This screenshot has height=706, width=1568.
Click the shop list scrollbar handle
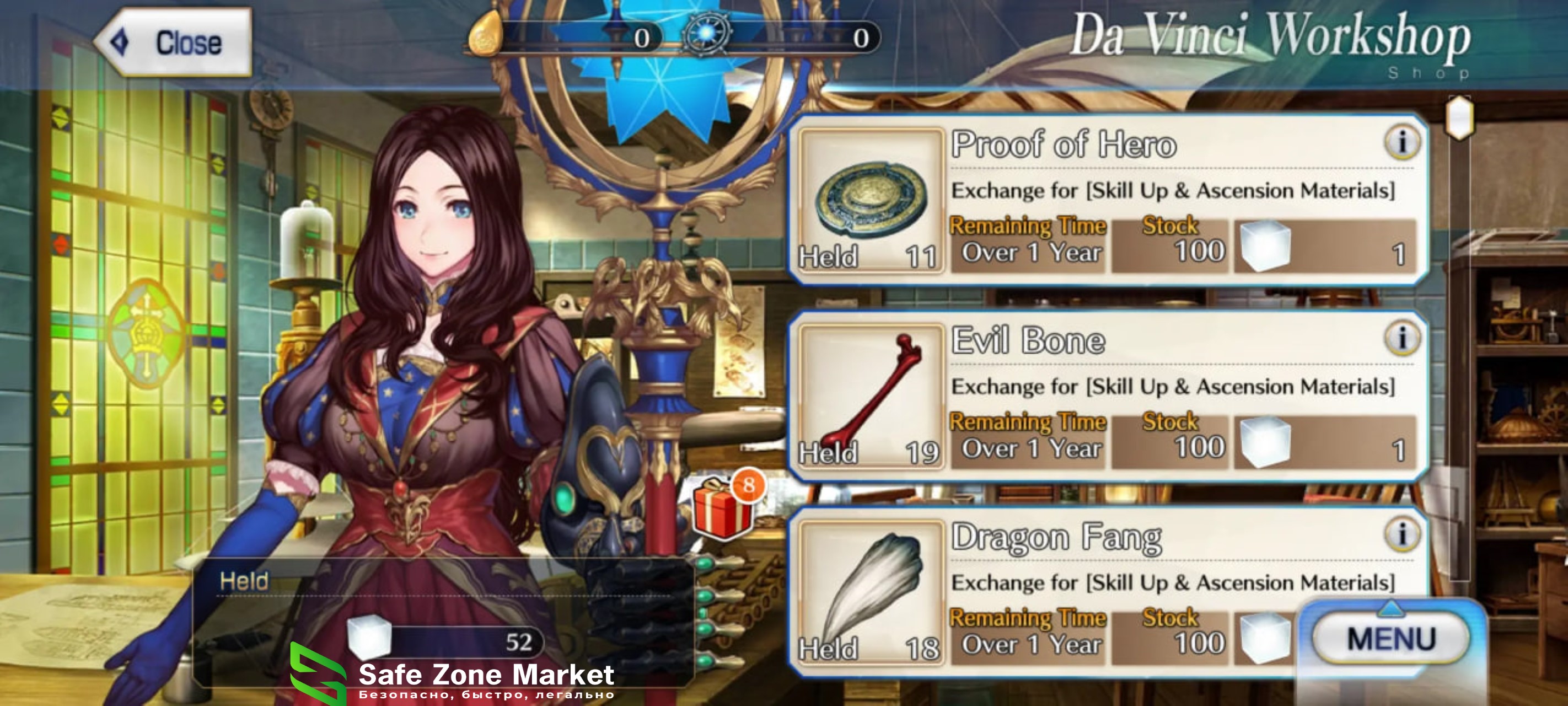point(1459,117)
